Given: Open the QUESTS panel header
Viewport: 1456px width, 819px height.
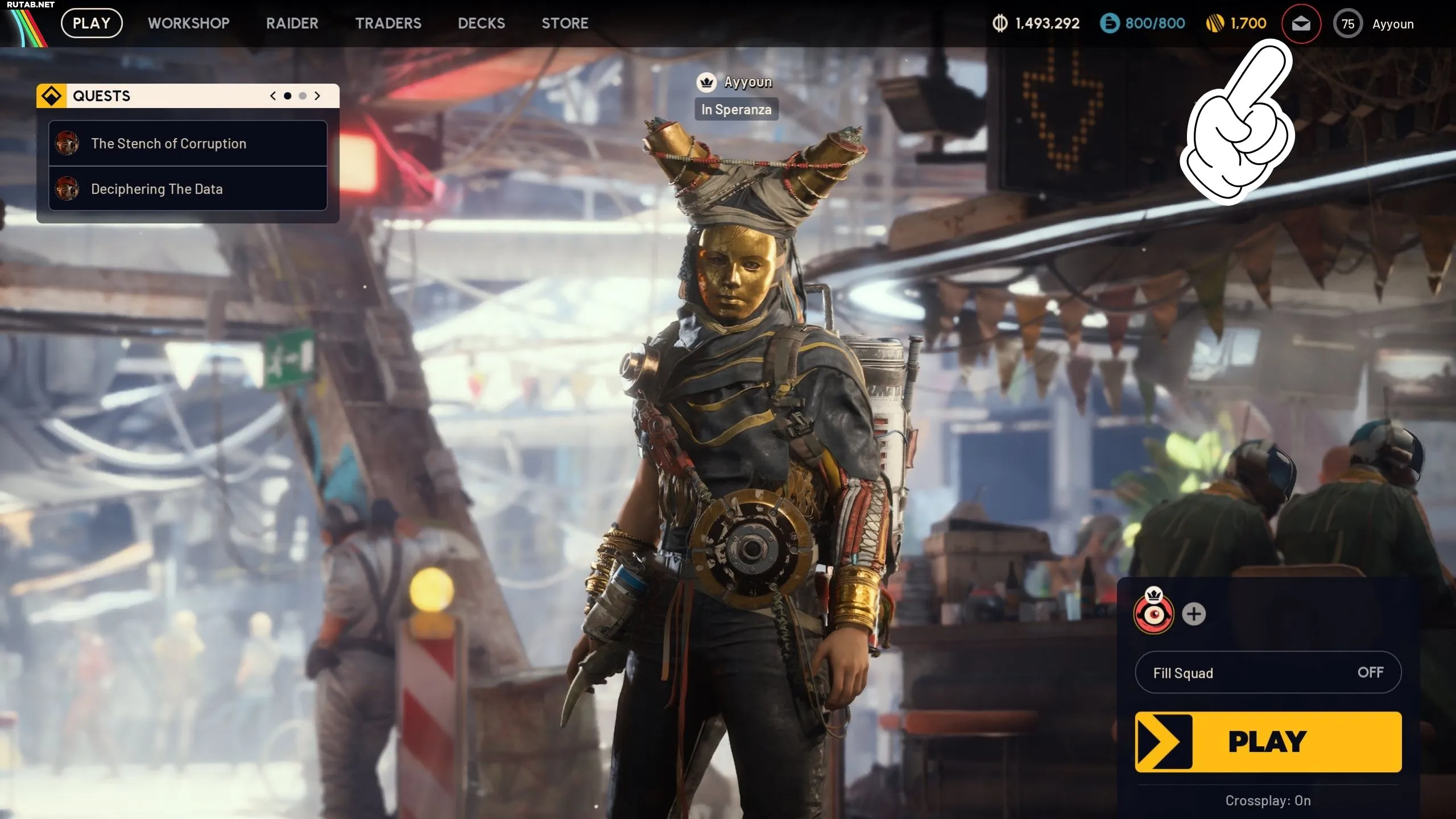Looking at the screenshot, I should point(101,96).
